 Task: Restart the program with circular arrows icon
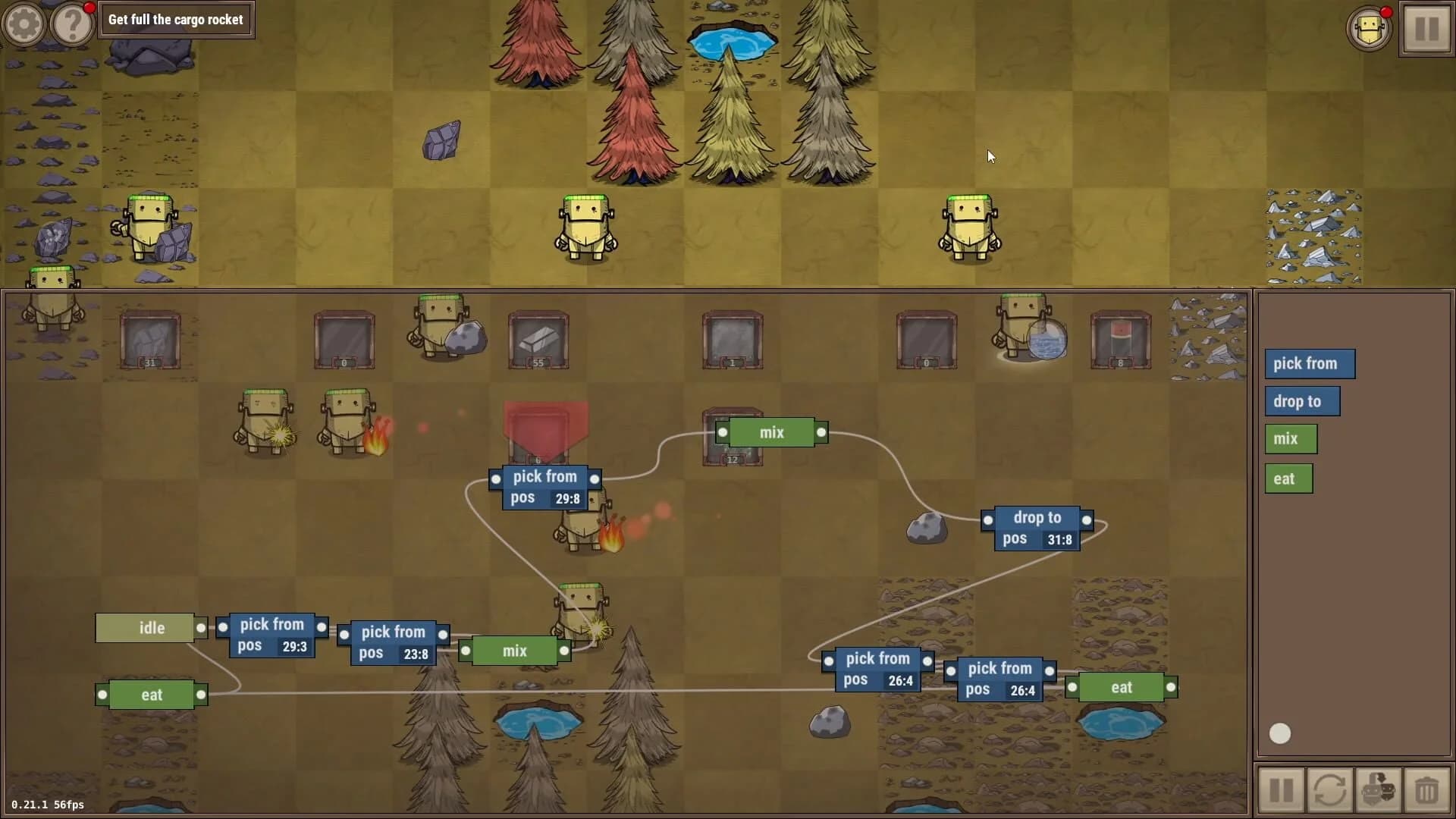[1331, 789]
